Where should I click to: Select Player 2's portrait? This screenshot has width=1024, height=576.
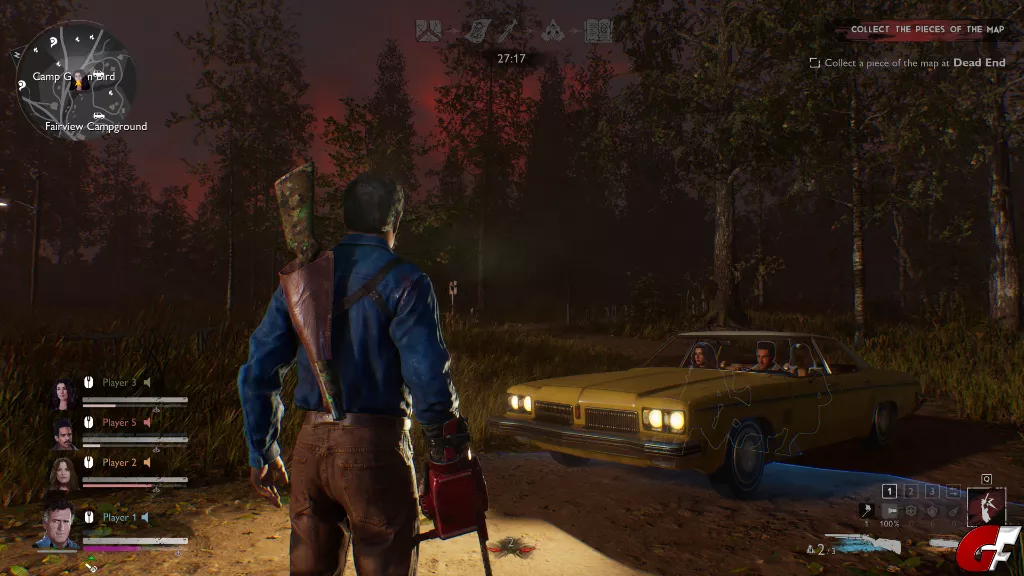coord(65,472)
